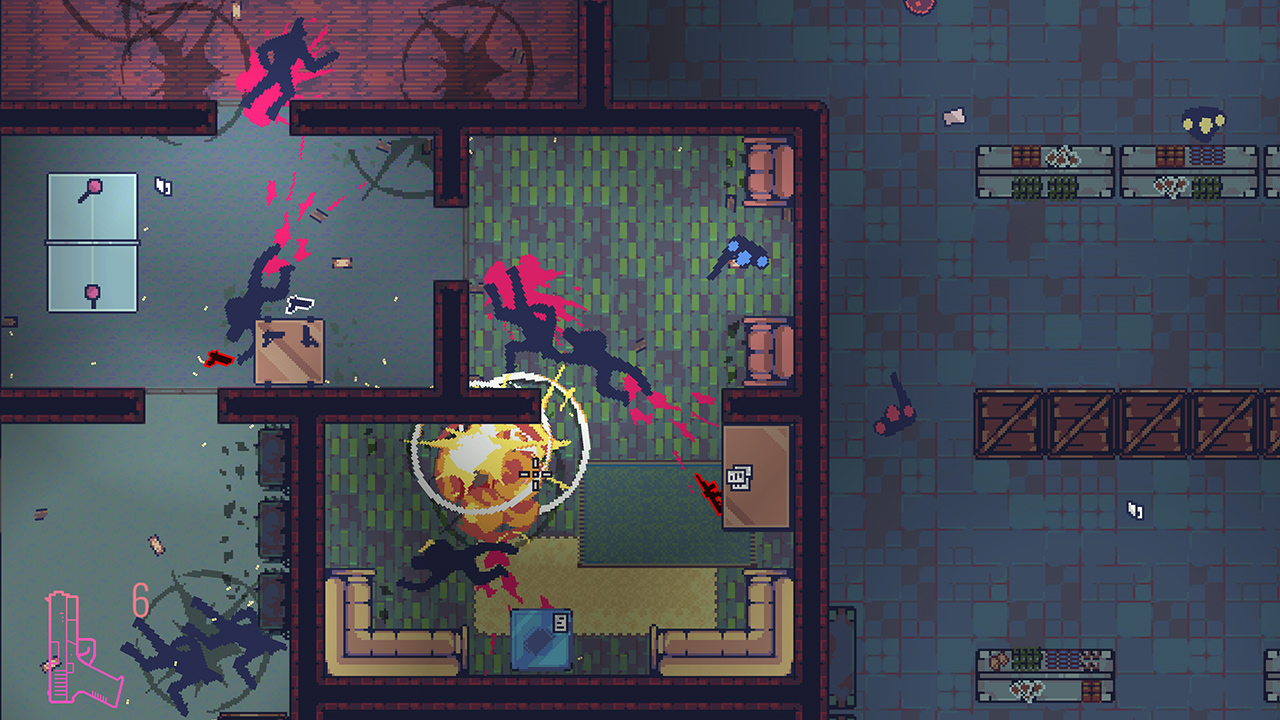Viewport: 1280px width, 720px height.
Task: Grab the red pistol beside the wooden crate
Action: tap(222, 356)
